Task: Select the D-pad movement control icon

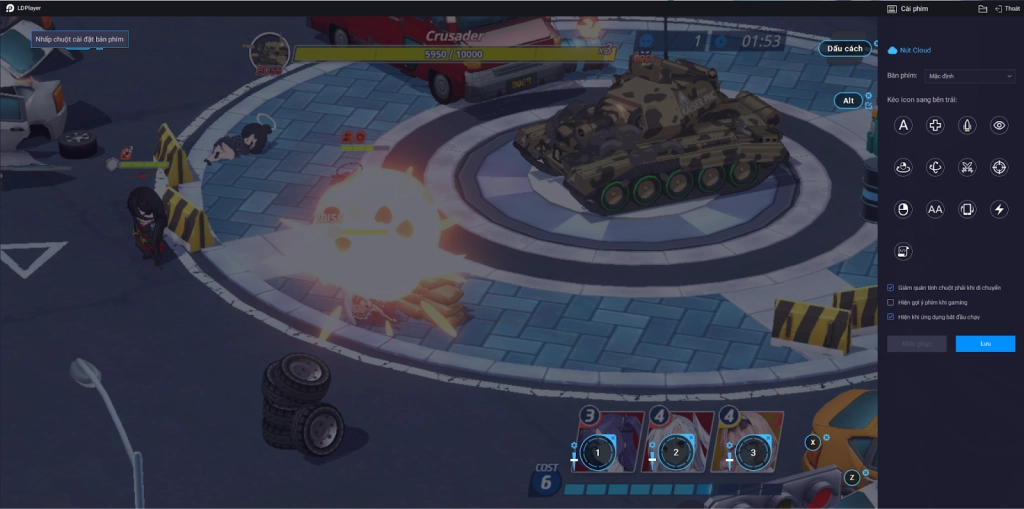Action: point(935,125)
